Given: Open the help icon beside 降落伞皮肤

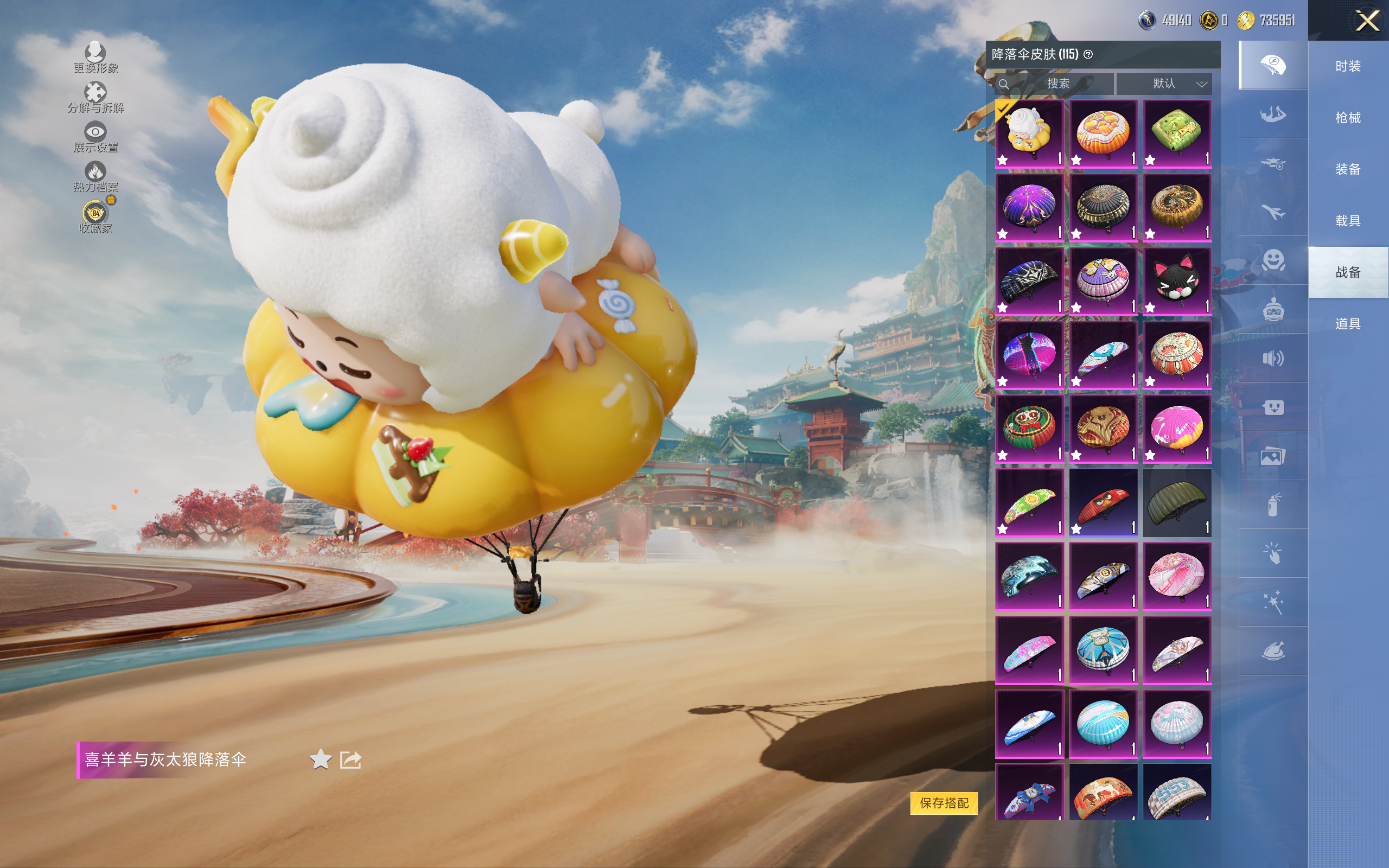Looking at the screenshot, I should pyautogui.click(x=1088, y=54).
